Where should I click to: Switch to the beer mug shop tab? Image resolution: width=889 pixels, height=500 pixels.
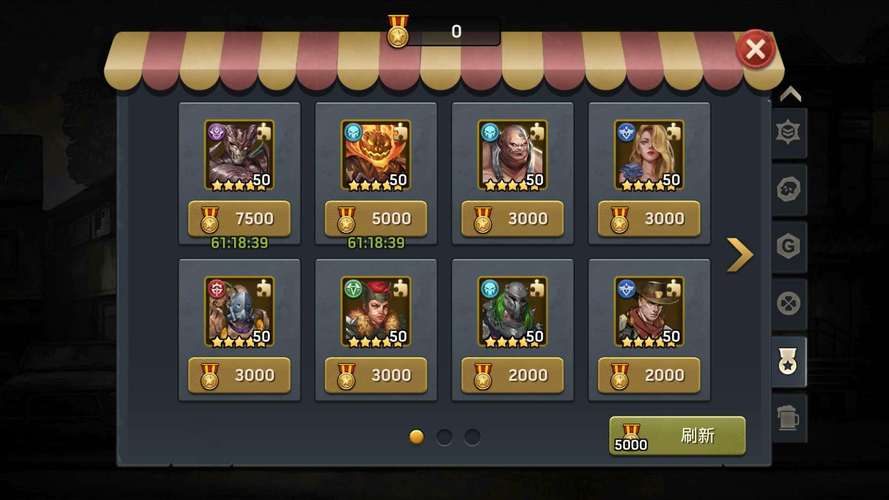pos(789,417)
